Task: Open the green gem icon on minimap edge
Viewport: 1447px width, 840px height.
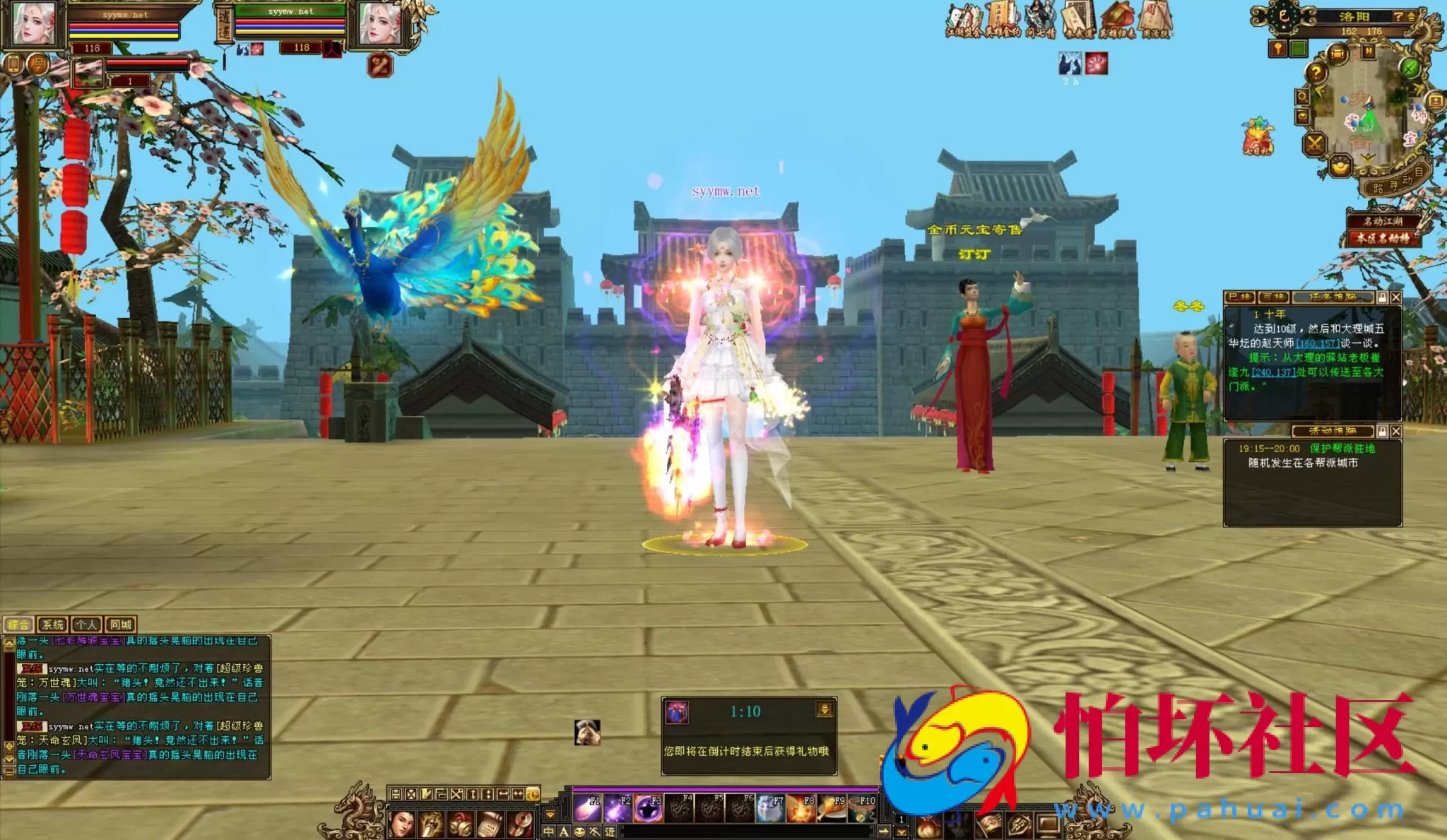Action: (x=1410, y=69)
